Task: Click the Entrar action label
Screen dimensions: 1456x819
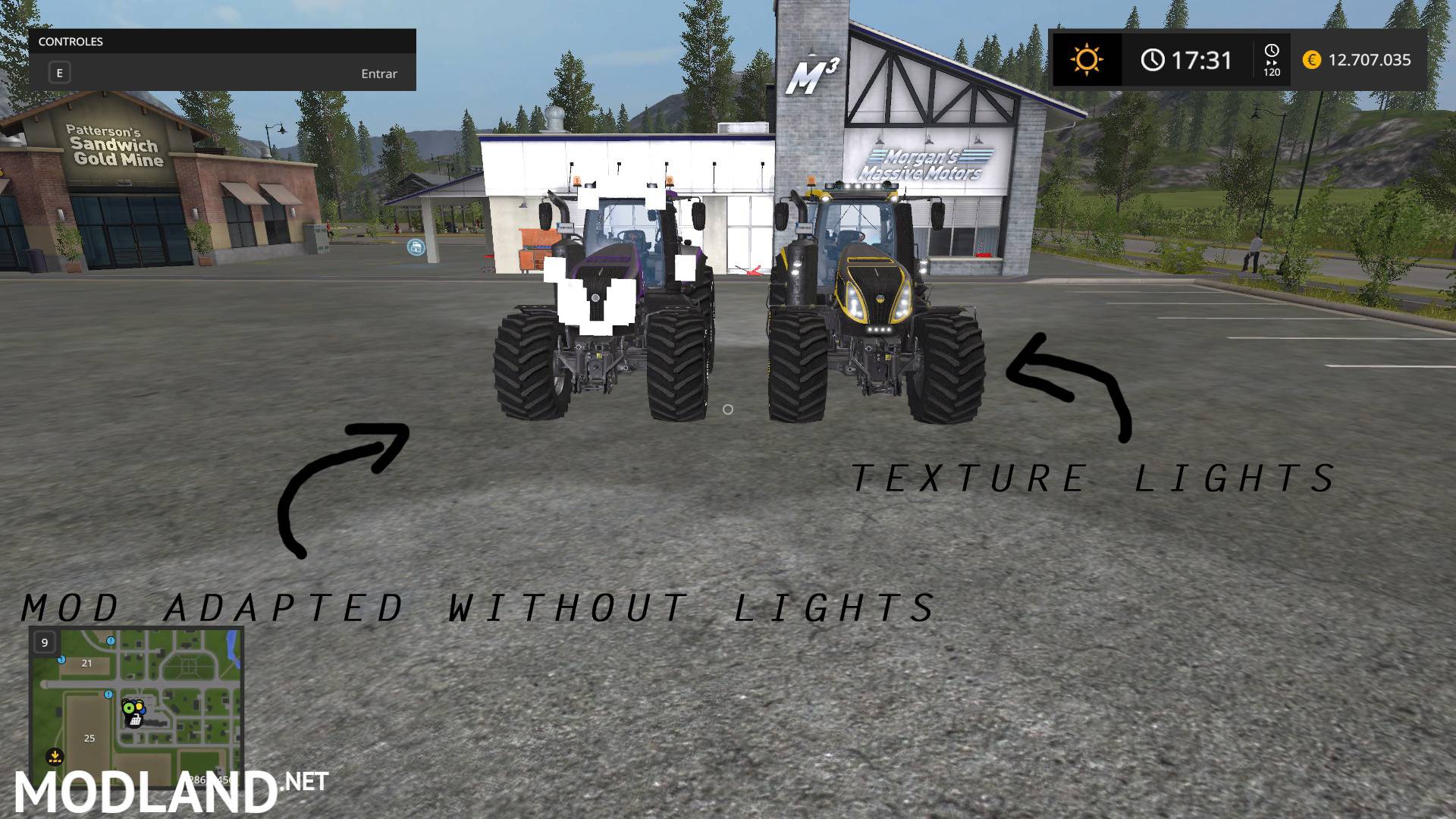Action: click(378, 74)
